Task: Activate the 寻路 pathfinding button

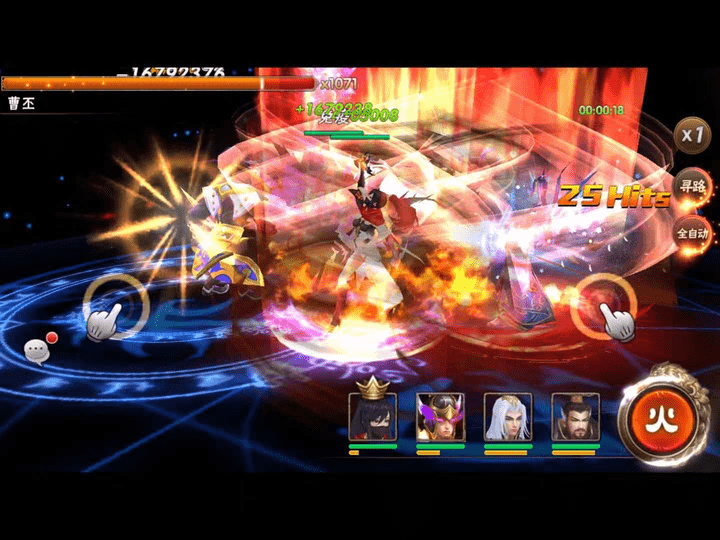Action: click(692, 186)
